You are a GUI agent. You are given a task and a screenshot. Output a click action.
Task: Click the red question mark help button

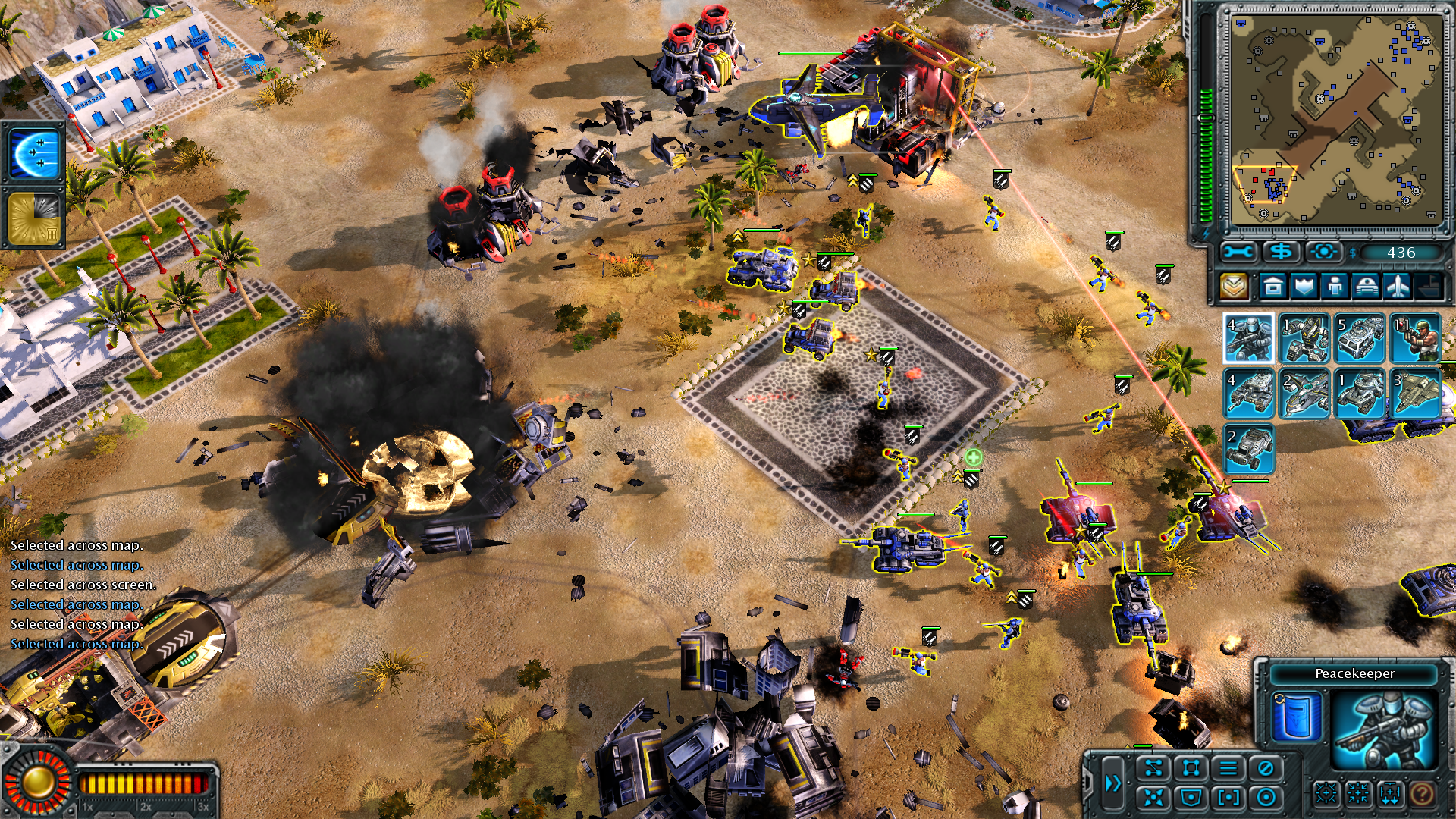pyautogui.click(x=1422, y=794)
